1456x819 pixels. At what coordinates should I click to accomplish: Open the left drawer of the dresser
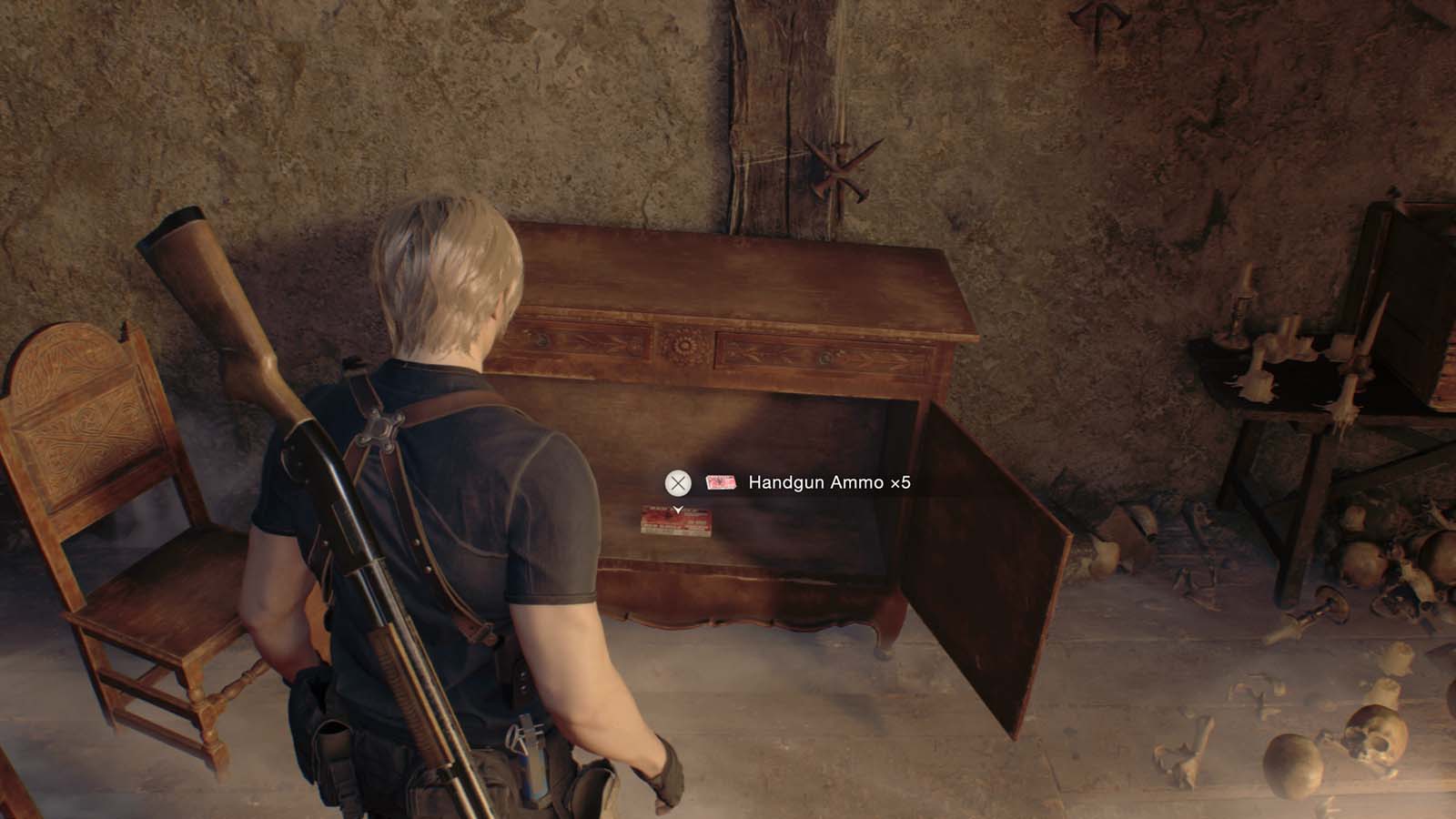[582, 346]
